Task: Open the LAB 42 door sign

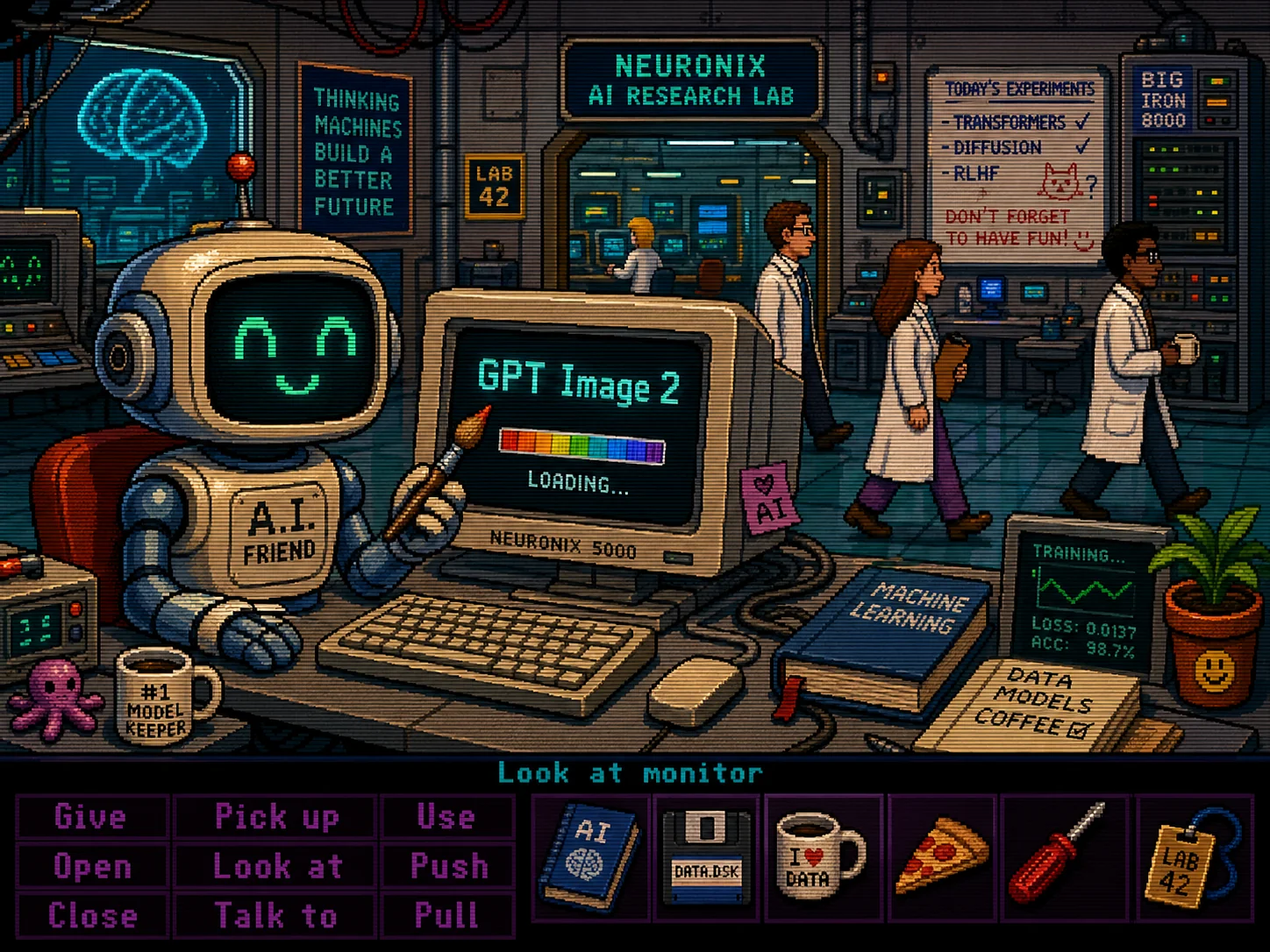Action: [x=496, y=184]
